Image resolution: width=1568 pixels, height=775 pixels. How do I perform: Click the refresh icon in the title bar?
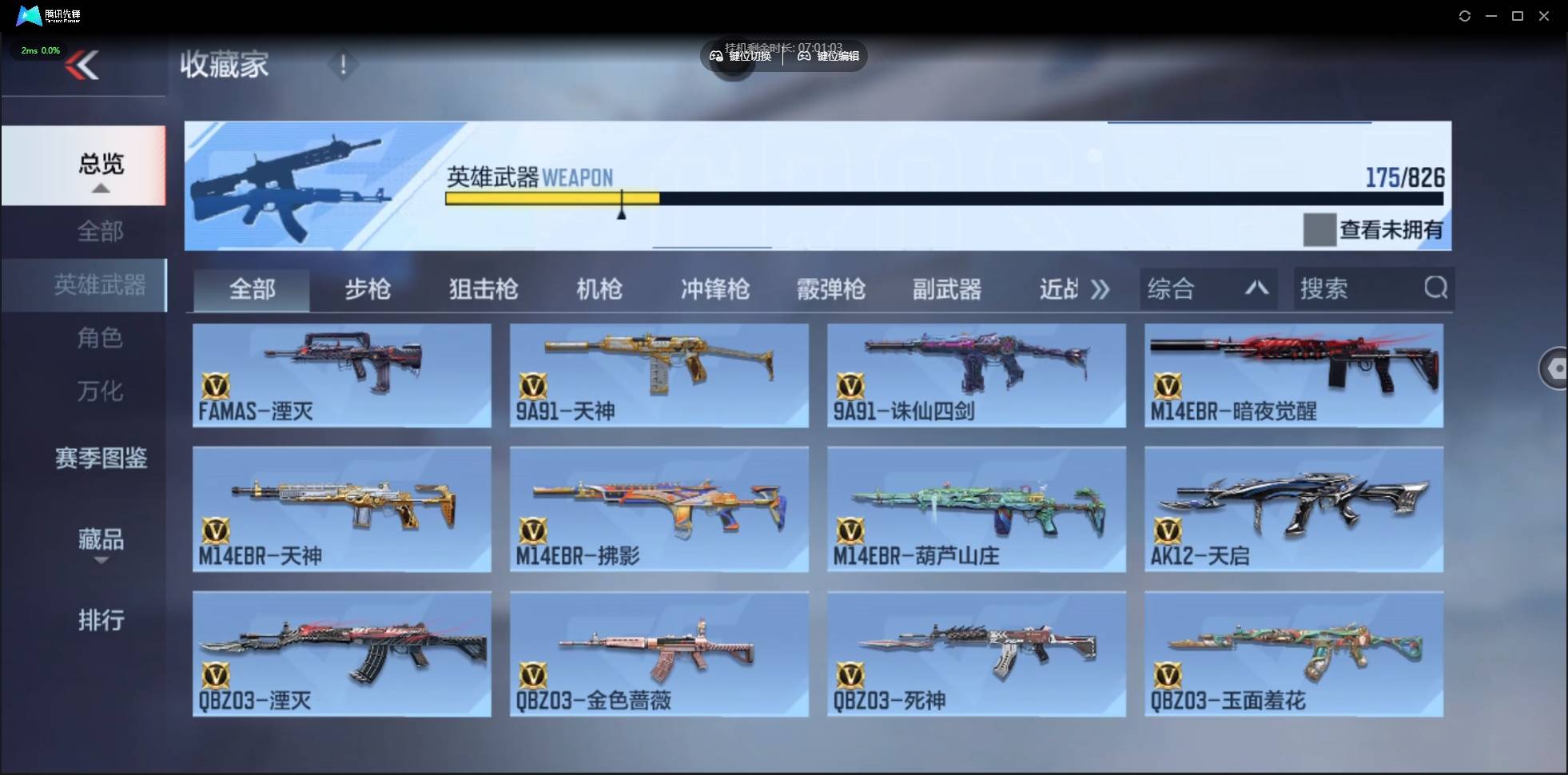1465,15
